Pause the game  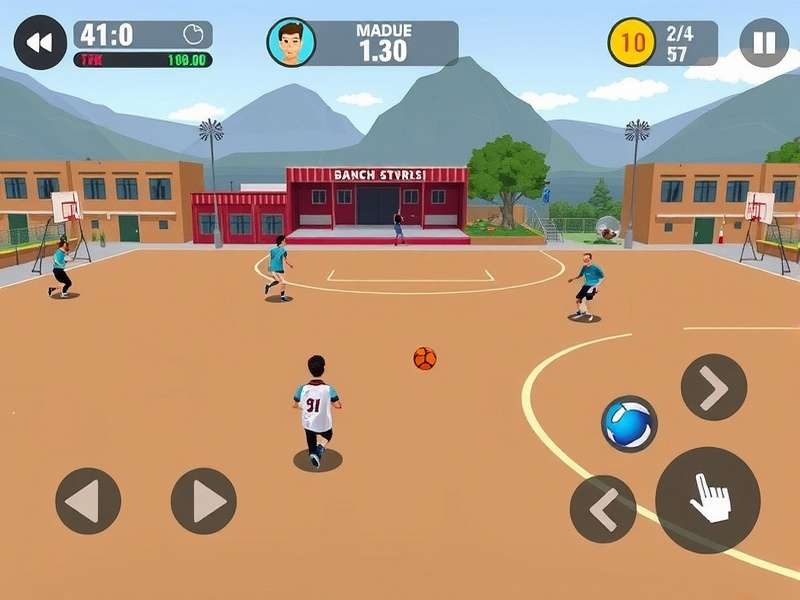(764, 43)
